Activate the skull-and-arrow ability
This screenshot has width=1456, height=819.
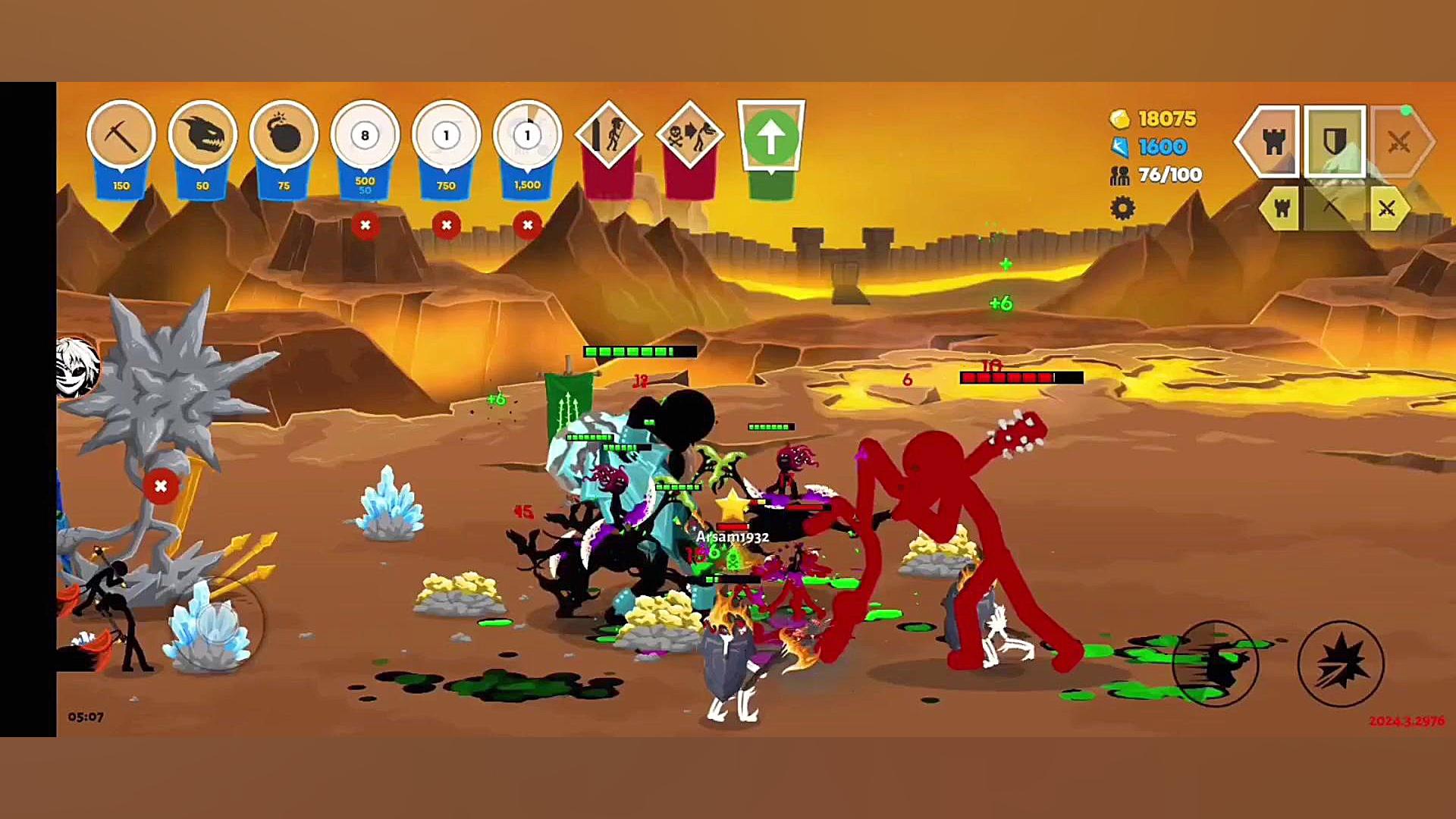pos(689,136)
